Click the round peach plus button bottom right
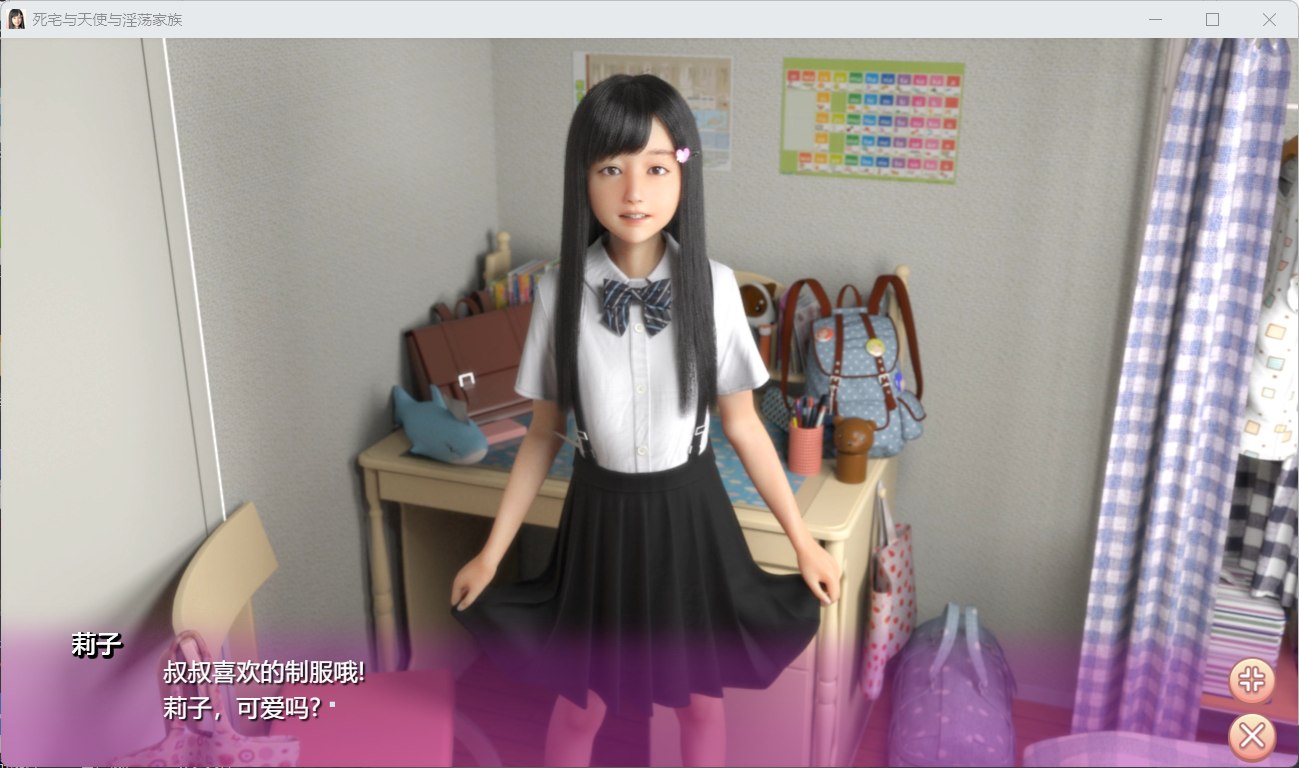This screenshot has height=768, width=1299. [x=1251, y=681]
